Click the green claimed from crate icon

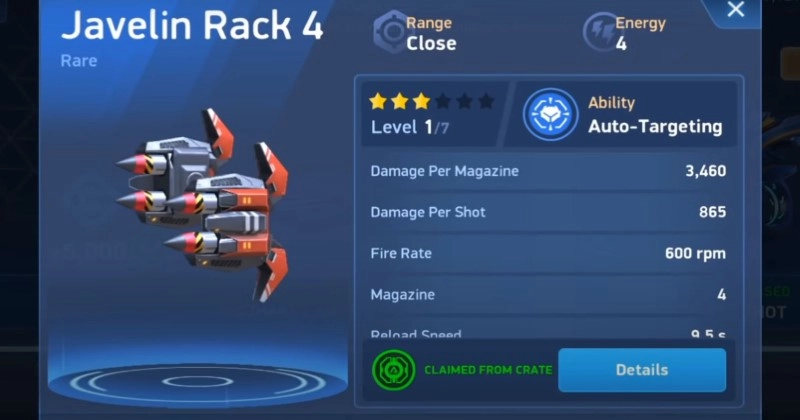[x=393, y=370]
